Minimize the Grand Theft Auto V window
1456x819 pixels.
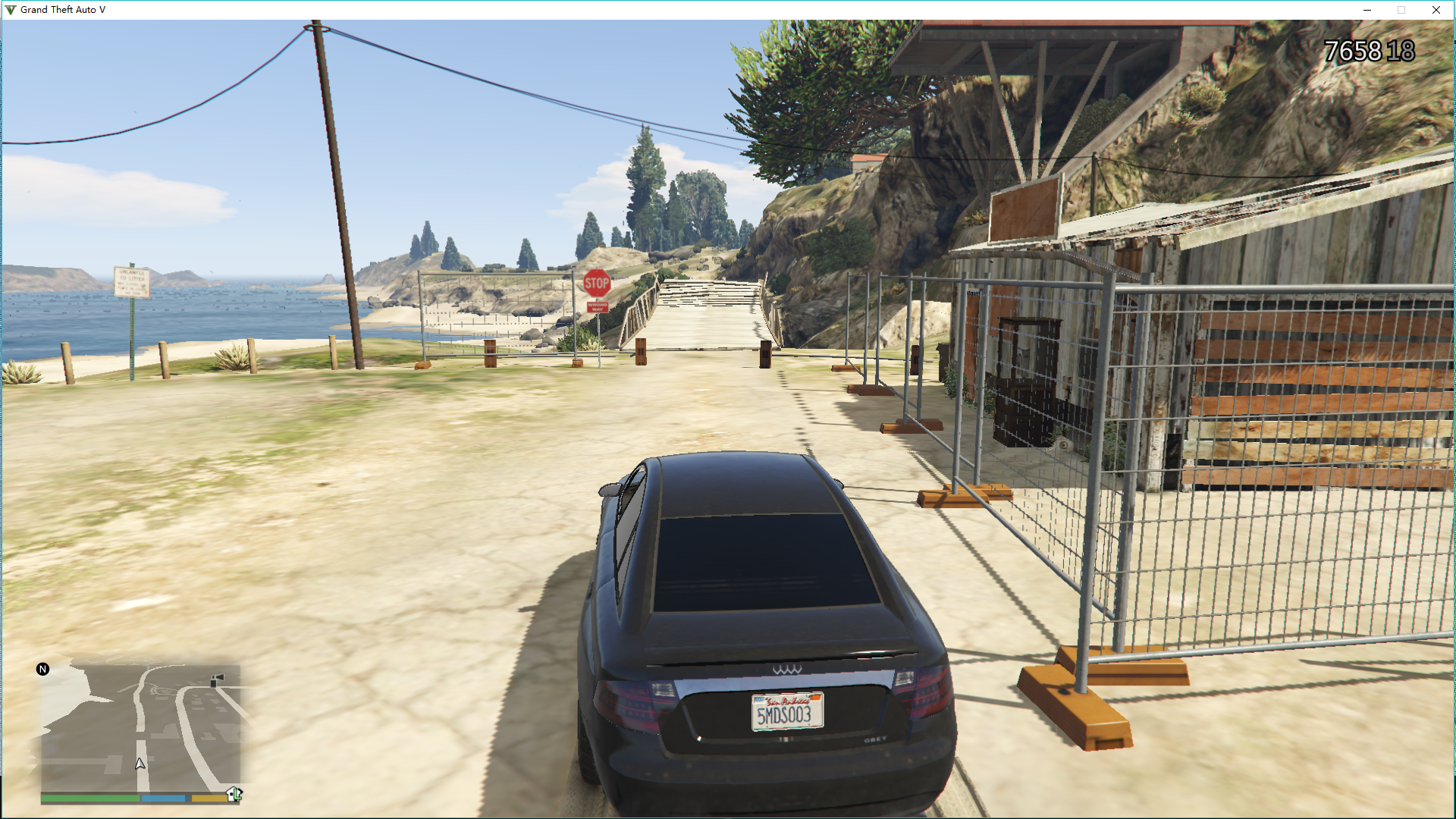(1367, 10)
